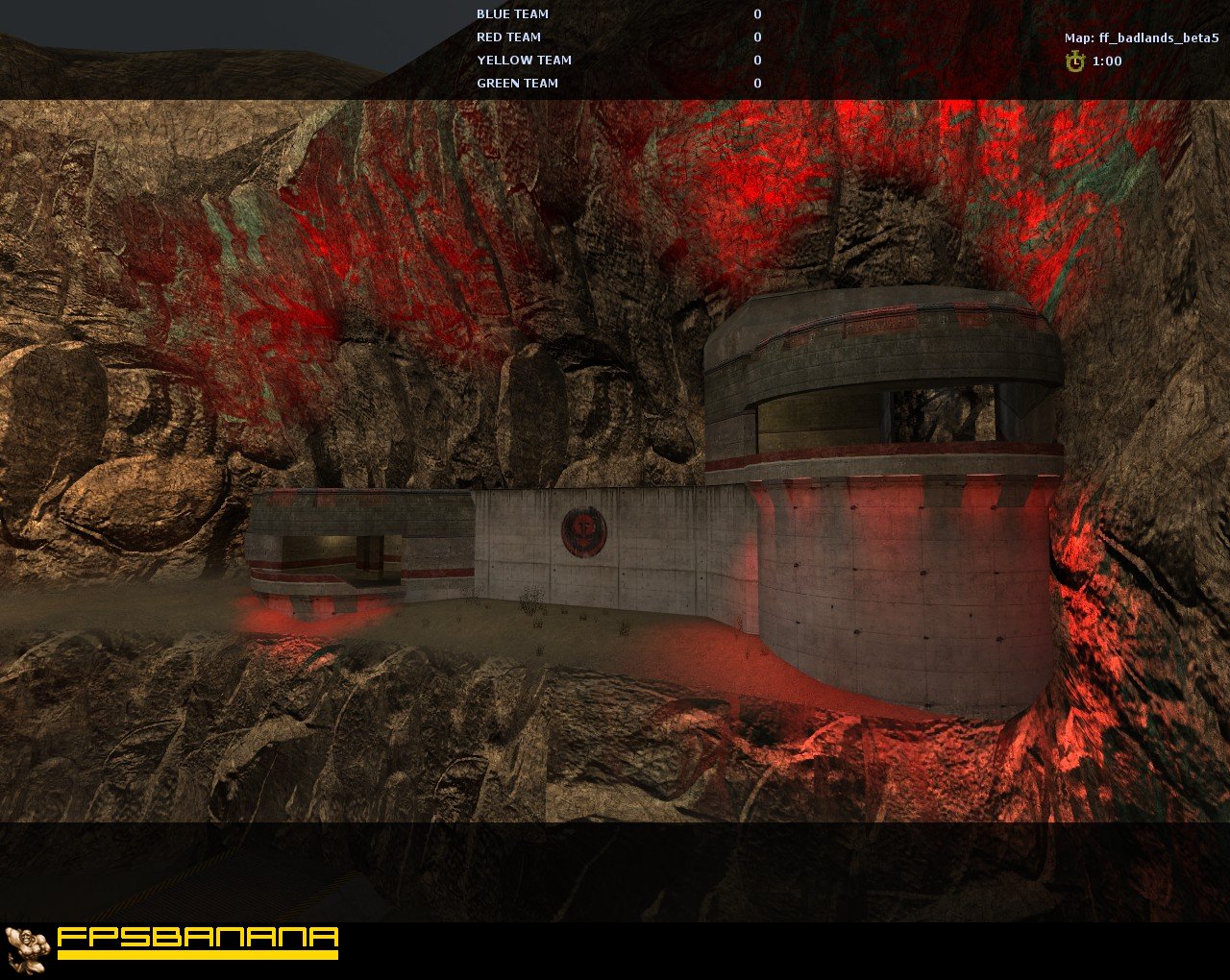Select the RED TEAM scoreboard entry
The height and width of the screenshot is (980, 1230).
[x=508, y=37]
